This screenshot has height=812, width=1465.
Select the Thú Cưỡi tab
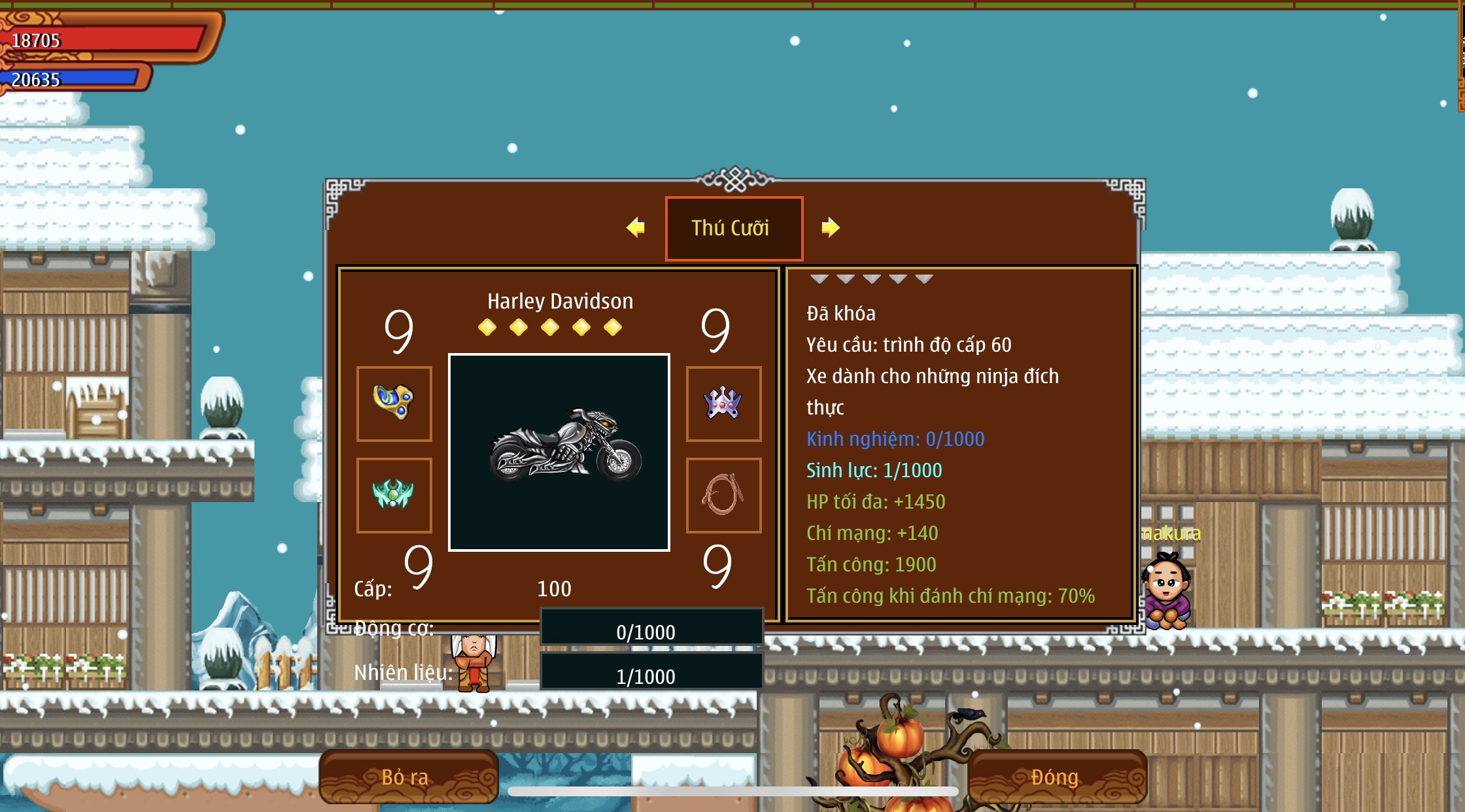click(734, 228)
